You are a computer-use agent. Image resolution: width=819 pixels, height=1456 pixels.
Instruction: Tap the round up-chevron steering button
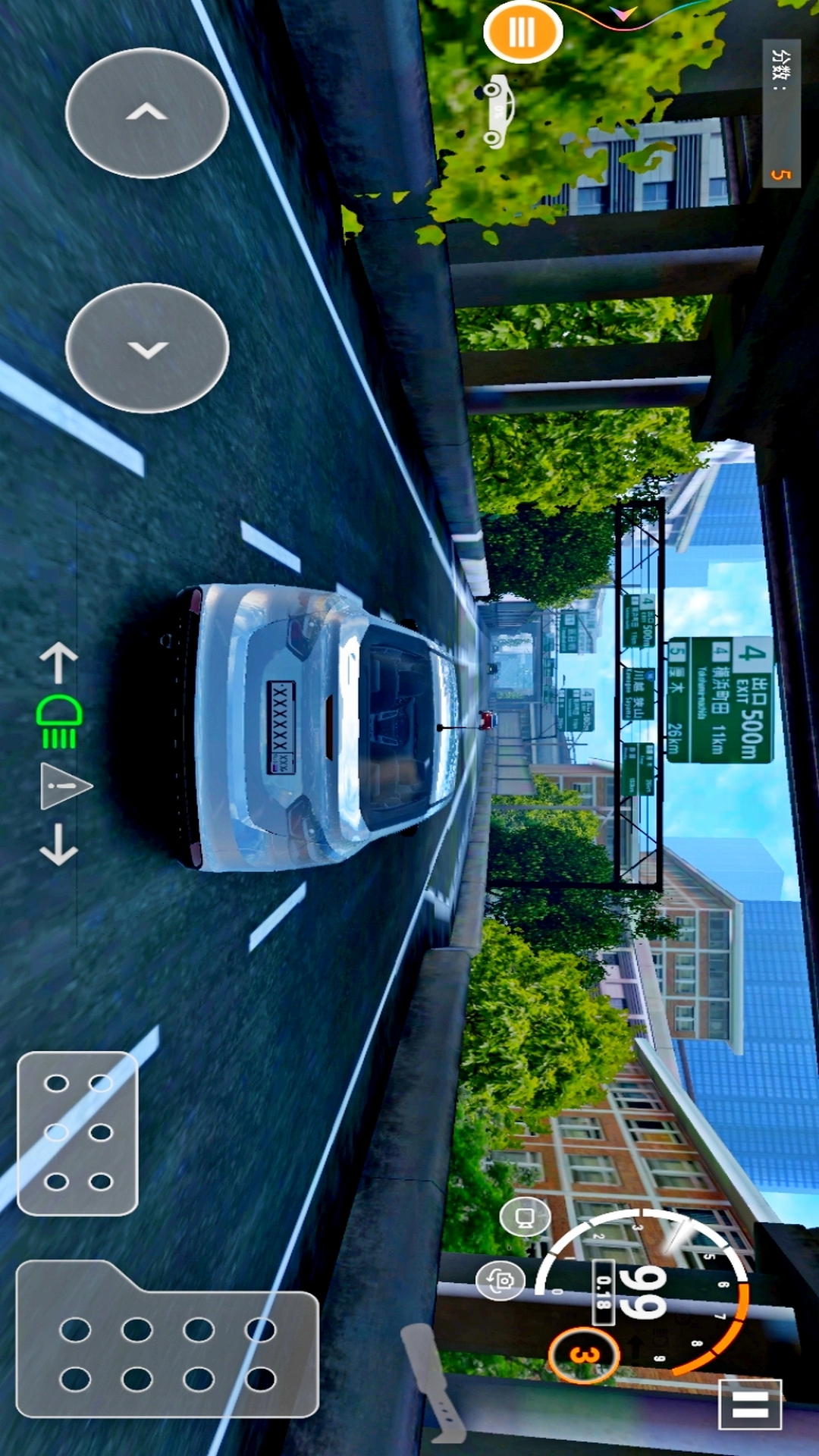pos(147,113)
